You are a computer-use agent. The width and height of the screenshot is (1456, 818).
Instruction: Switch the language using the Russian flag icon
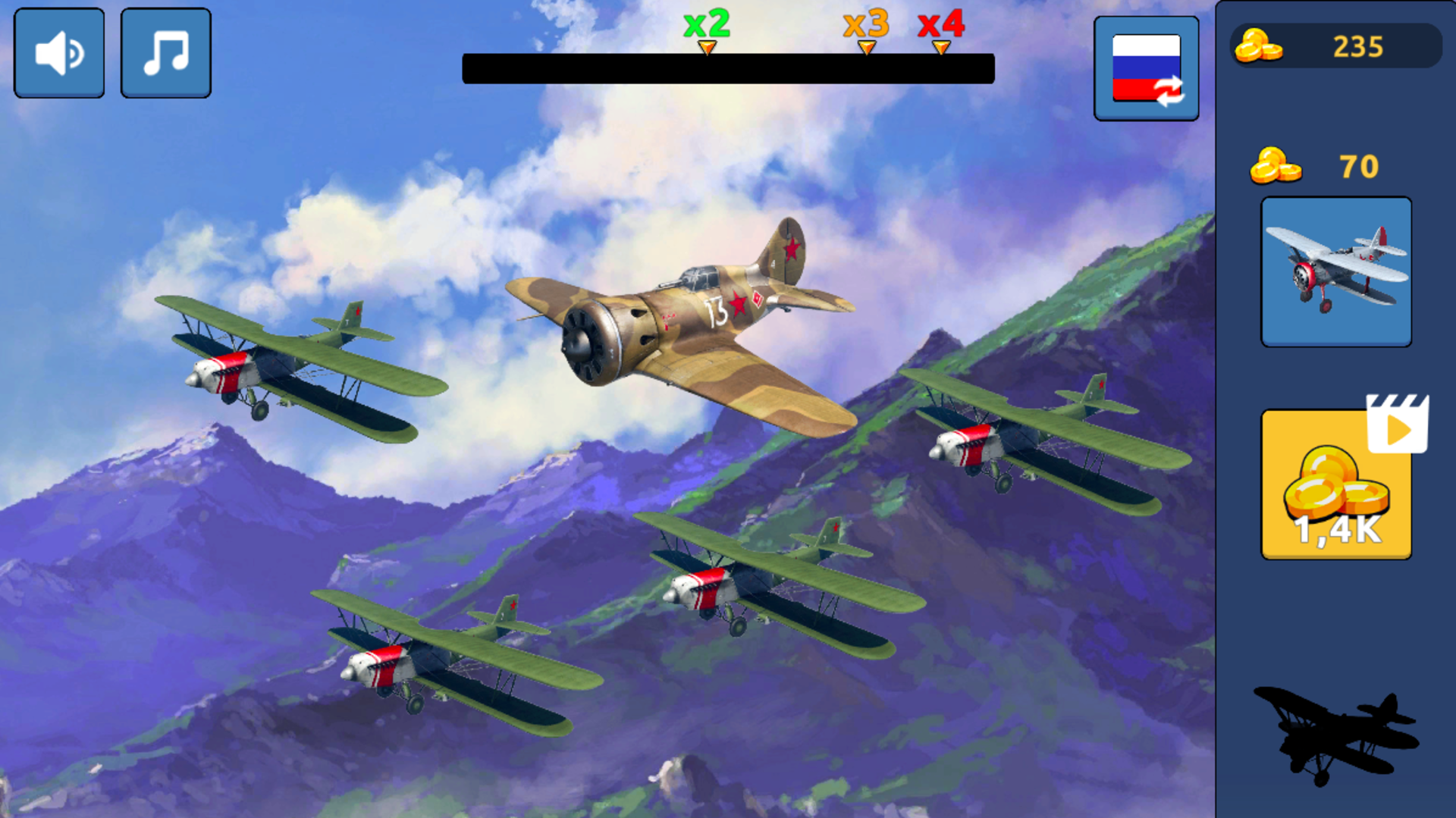1146,67
